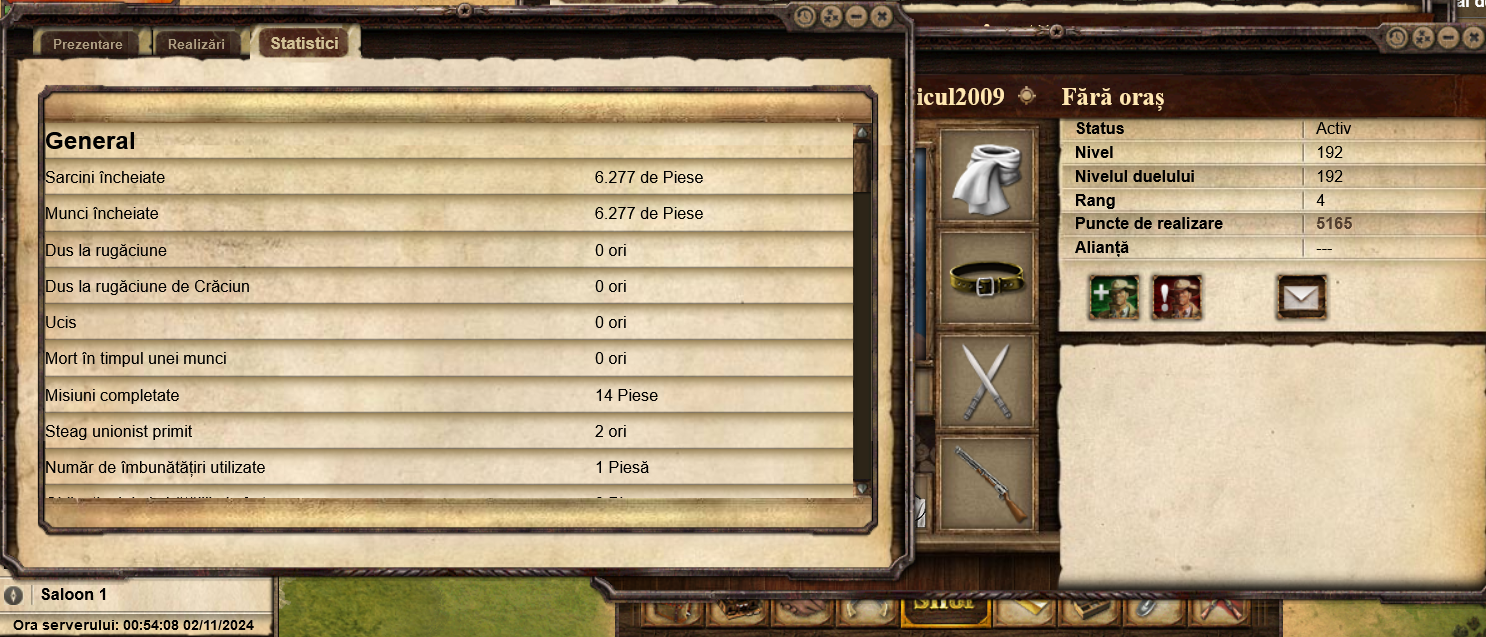Select the crossed swords weapon slot
The image size is (1486, 637).
987,381
